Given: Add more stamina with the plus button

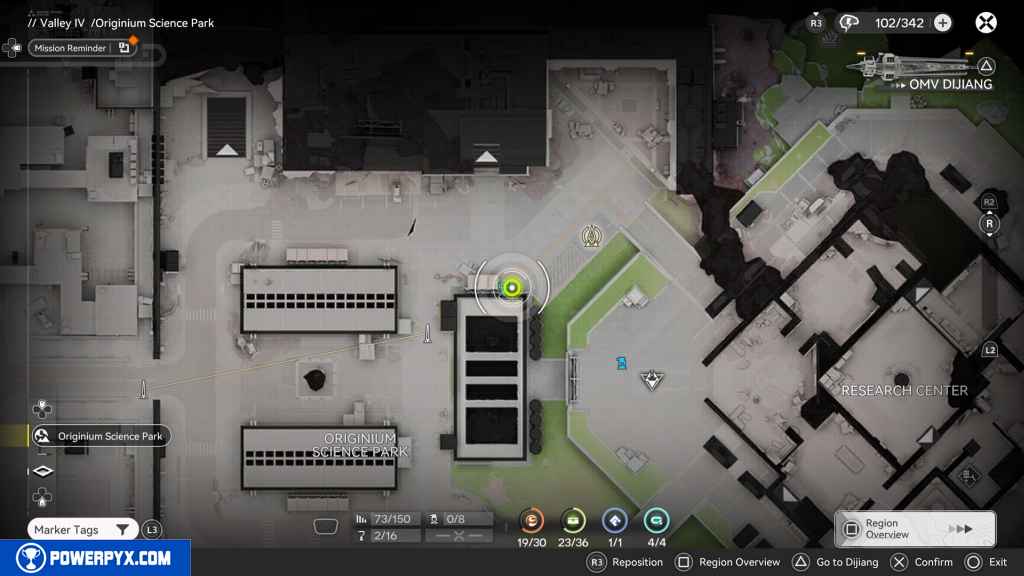Looking at the screenshot, I should click(942, 23).
